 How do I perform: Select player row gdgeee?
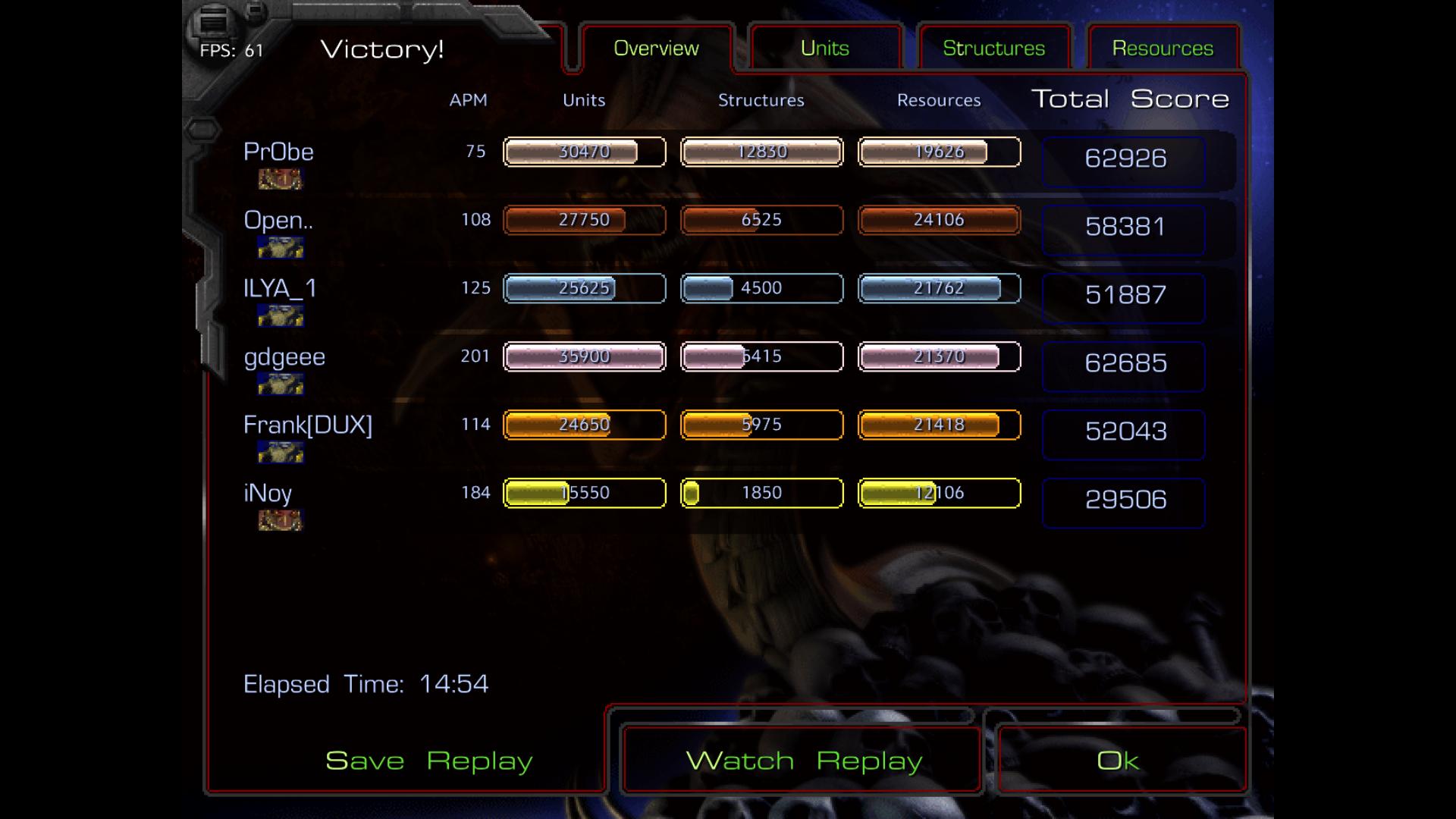click(x=284, y=356)
